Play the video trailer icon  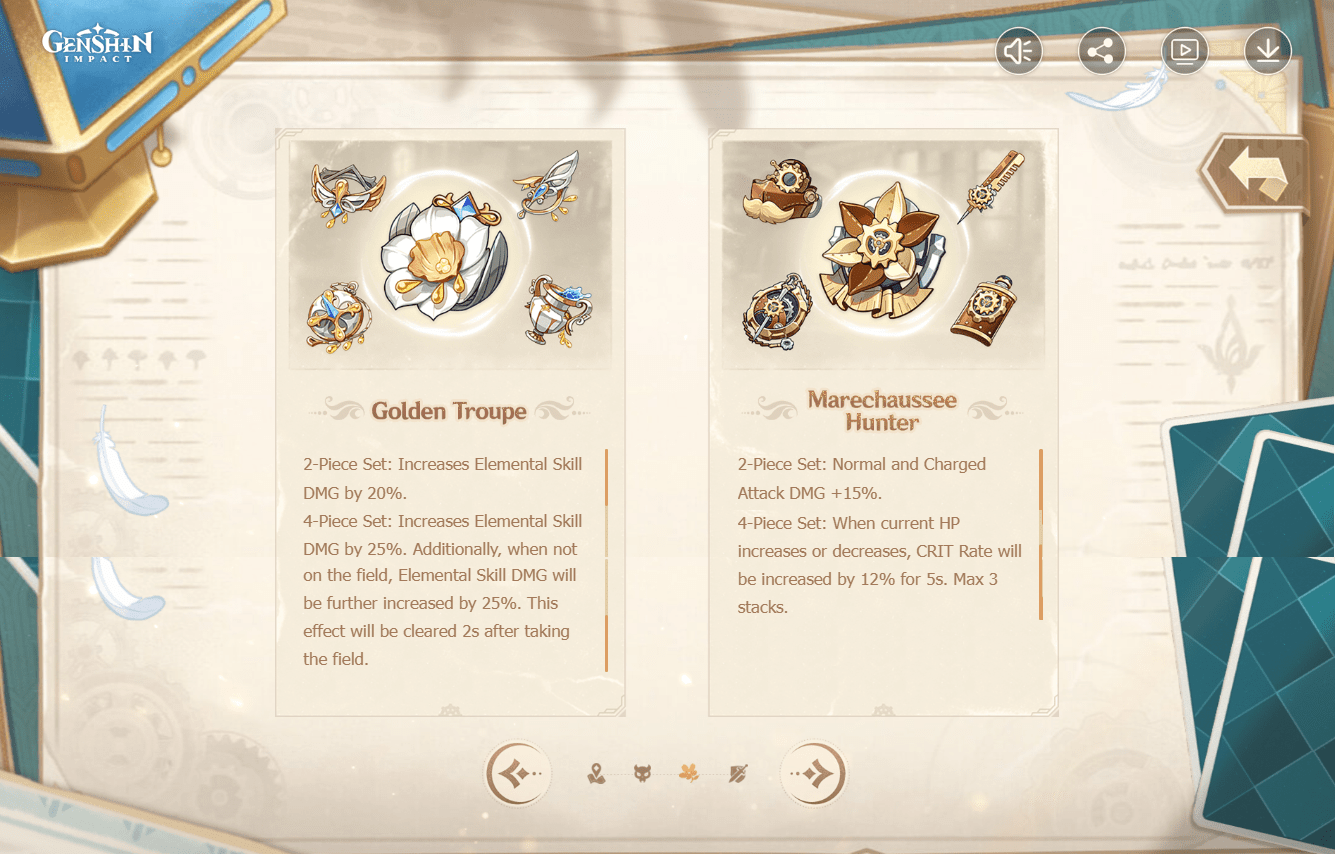point(1184,50)
